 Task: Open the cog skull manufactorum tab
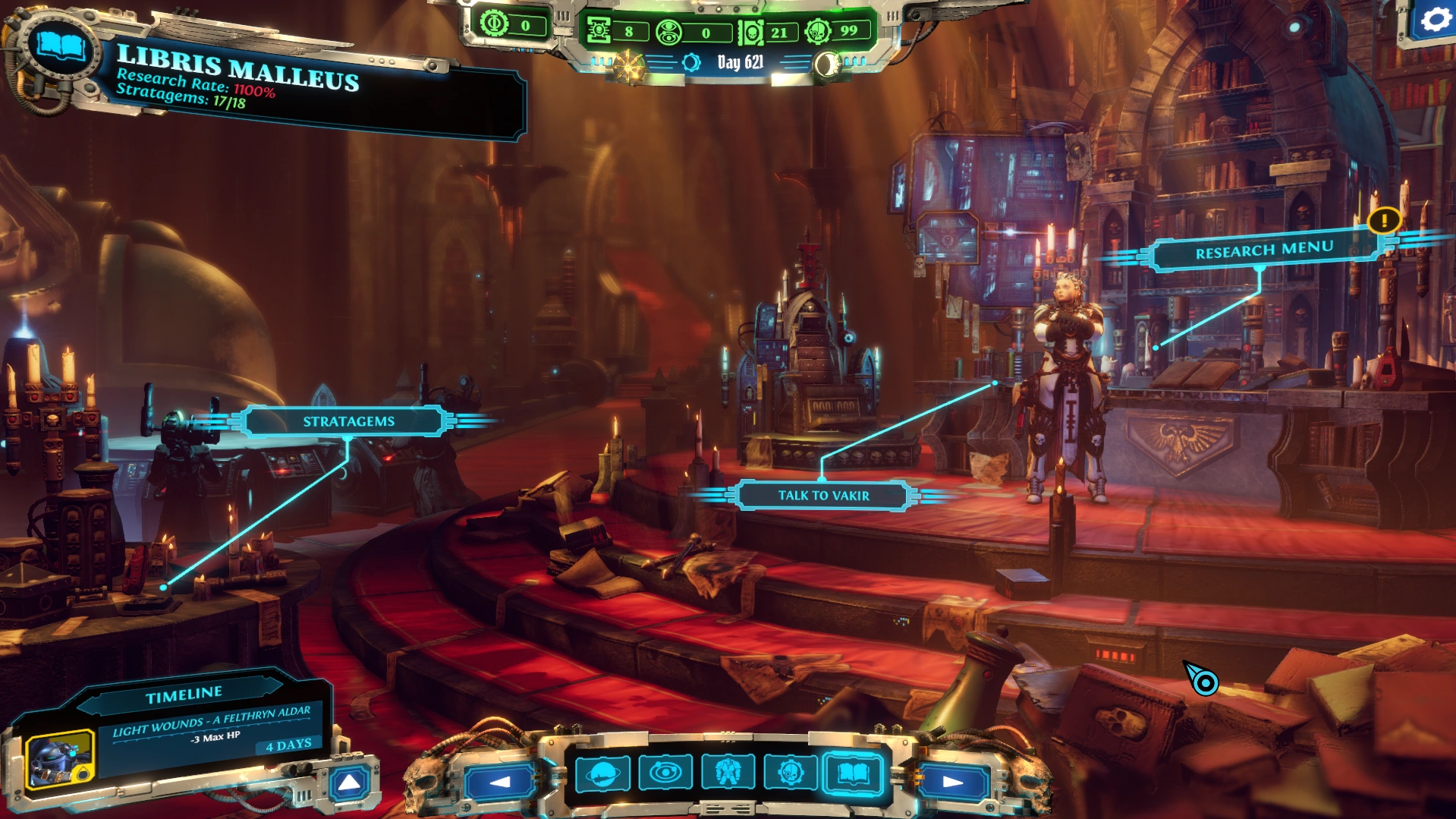[x=790, y=773]
